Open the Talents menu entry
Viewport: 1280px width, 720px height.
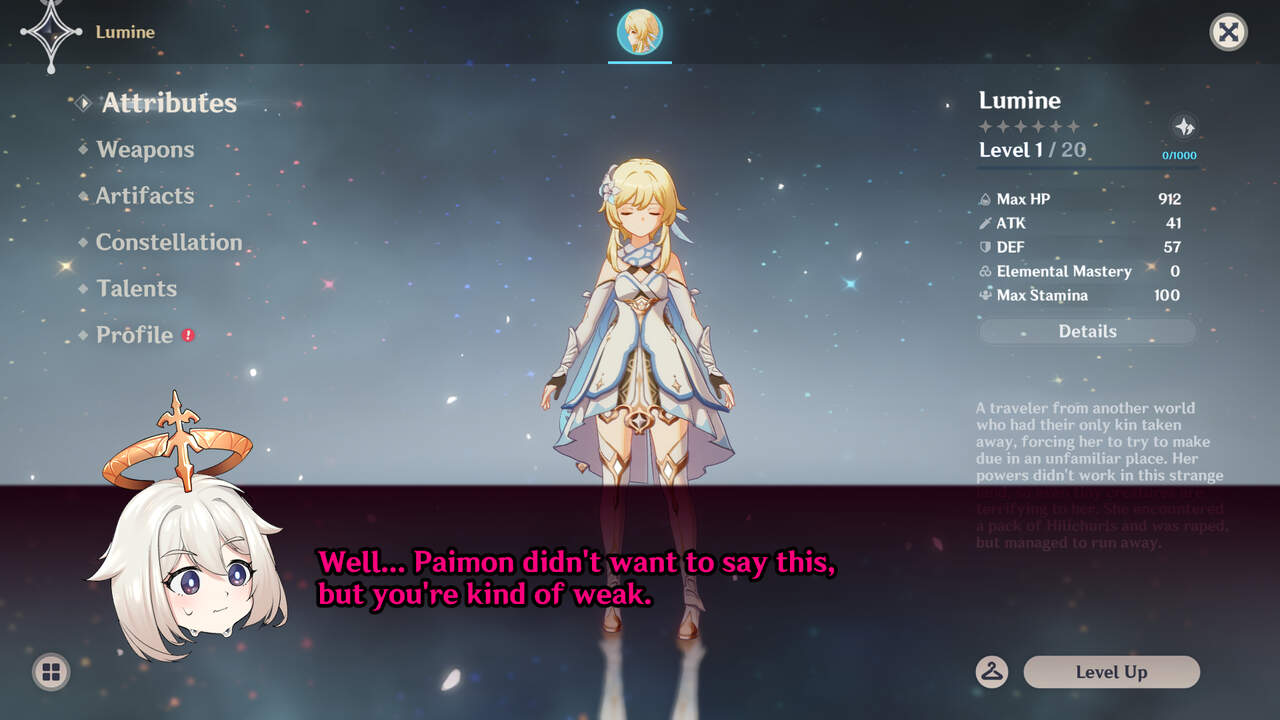coord(136,289)
